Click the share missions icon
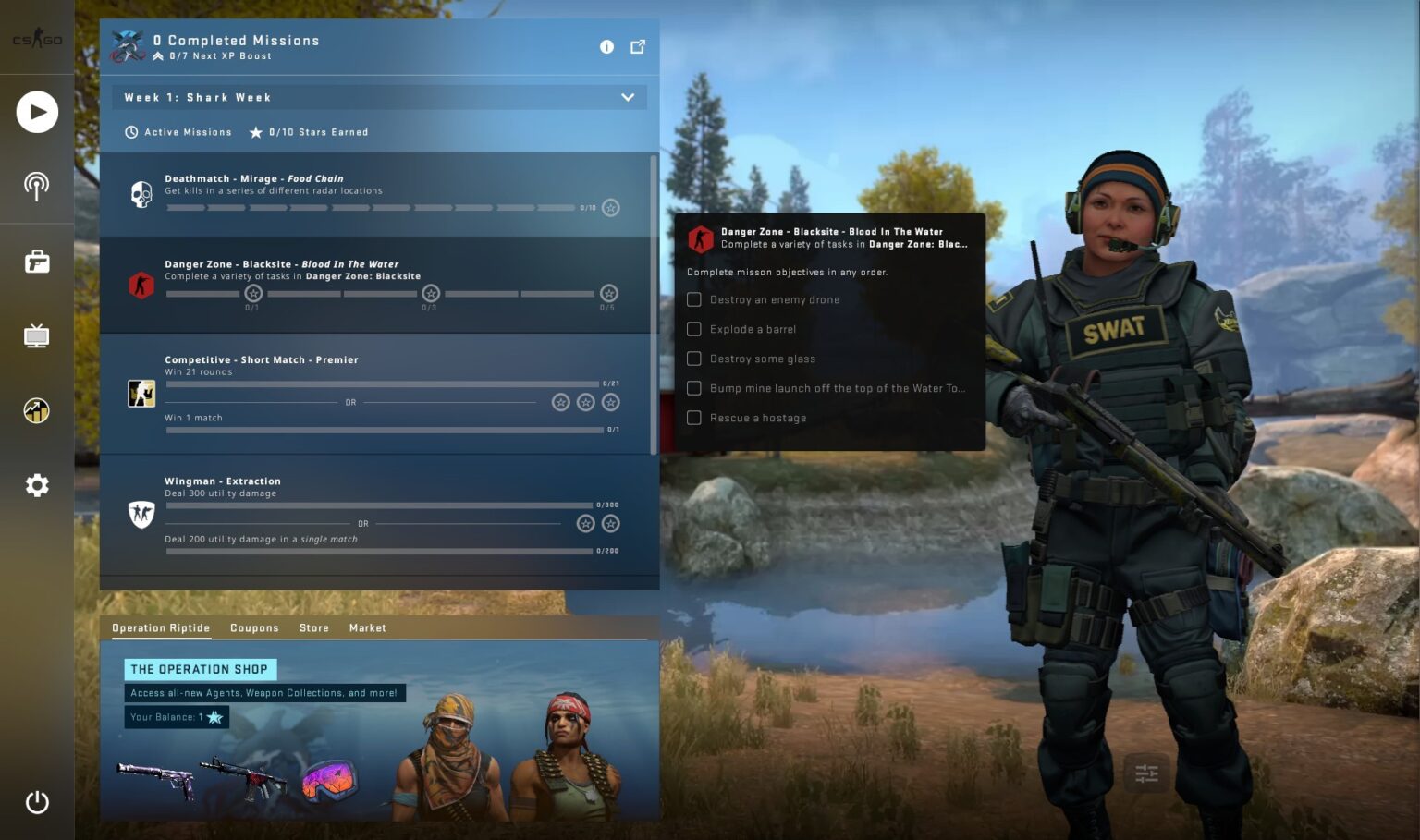This screenshot has width=1420, height=840. point(638,46)
